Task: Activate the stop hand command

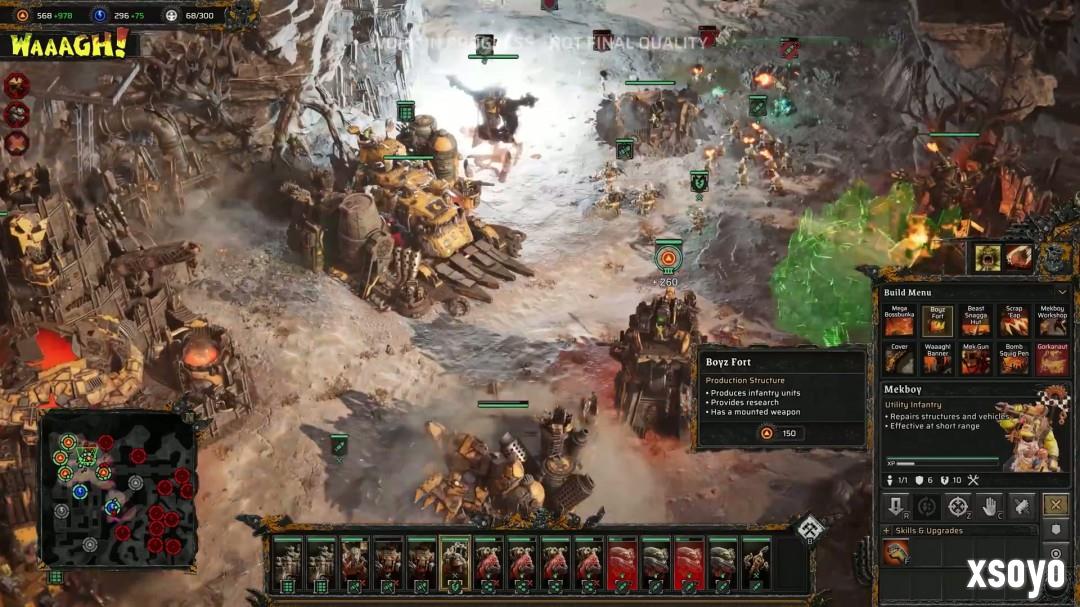Action: pyautogui.click(x=990, y=506)
